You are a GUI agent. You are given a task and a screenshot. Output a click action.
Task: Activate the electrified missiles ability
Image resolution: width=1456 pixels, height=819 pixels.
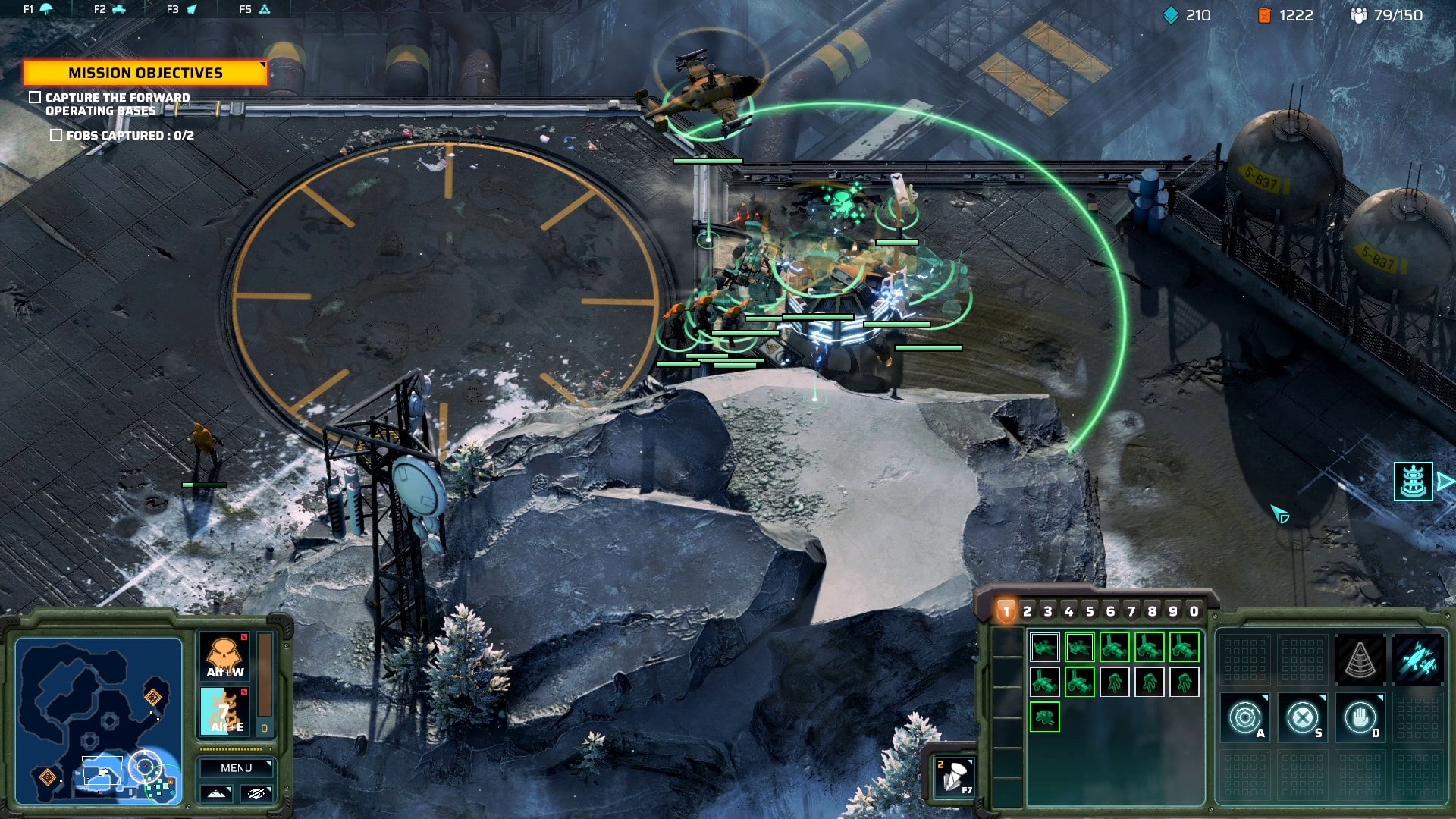[1417, 660]
